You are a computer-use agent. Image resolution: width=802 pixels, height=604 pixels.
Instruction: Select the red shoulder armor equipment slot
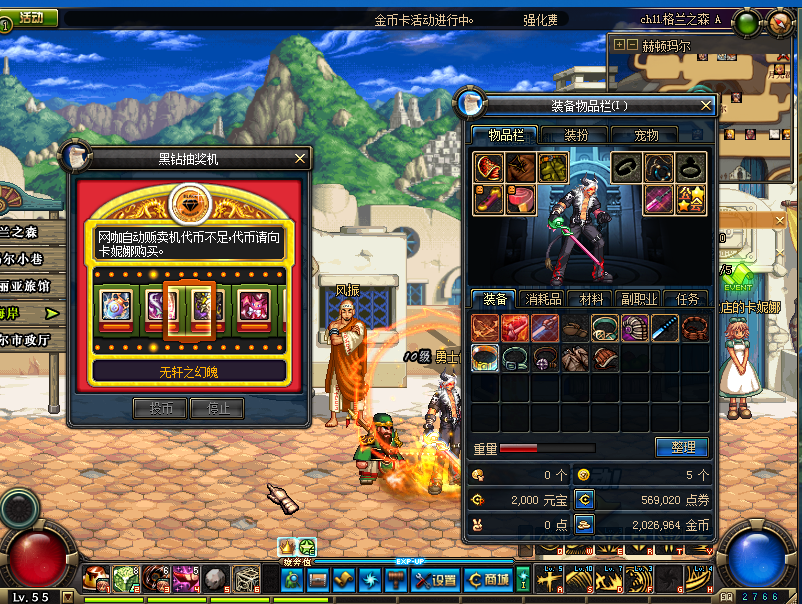point(488,168)
